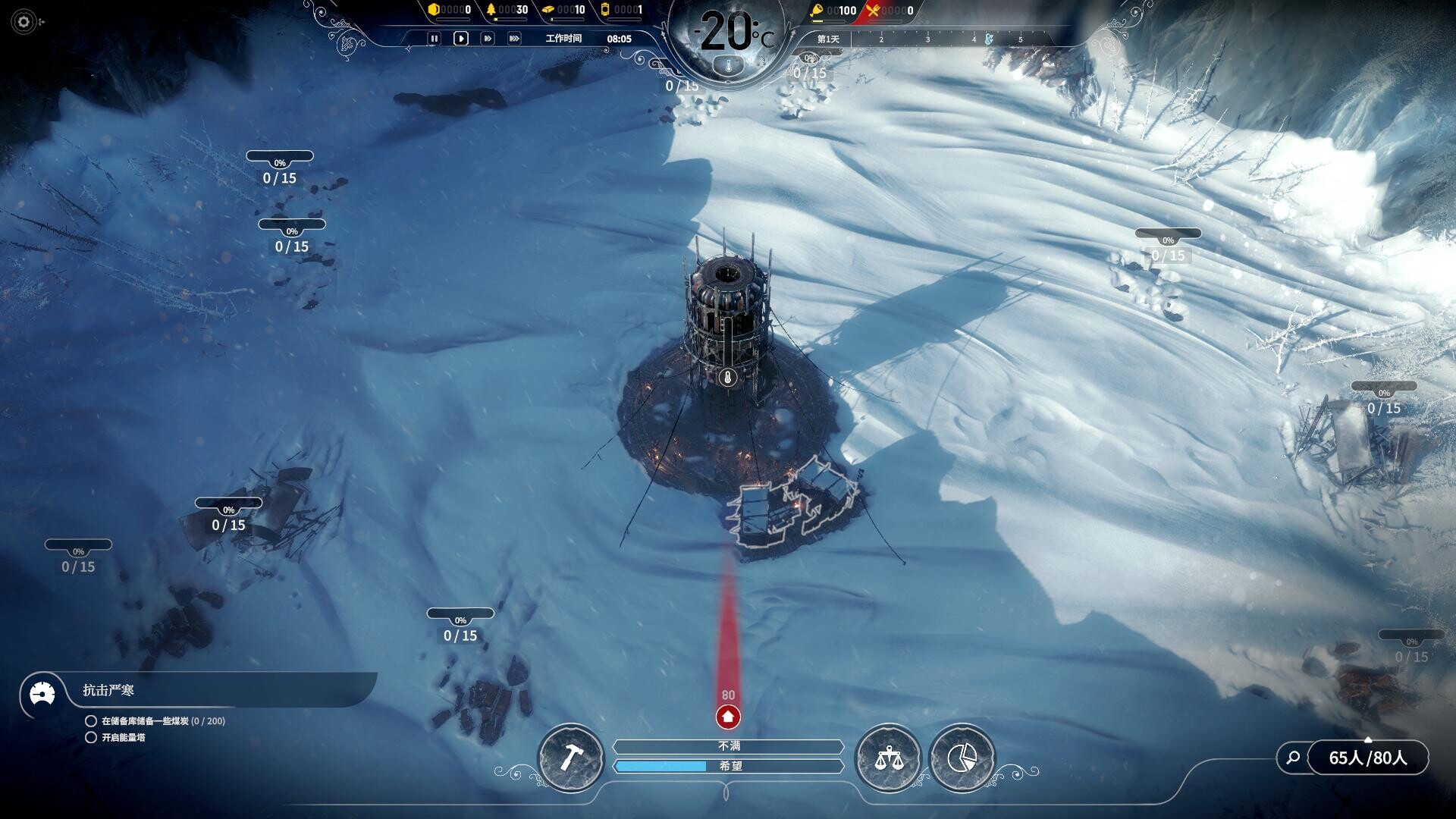Toggle the temperature overlay under the thermometer

(728, 67)
